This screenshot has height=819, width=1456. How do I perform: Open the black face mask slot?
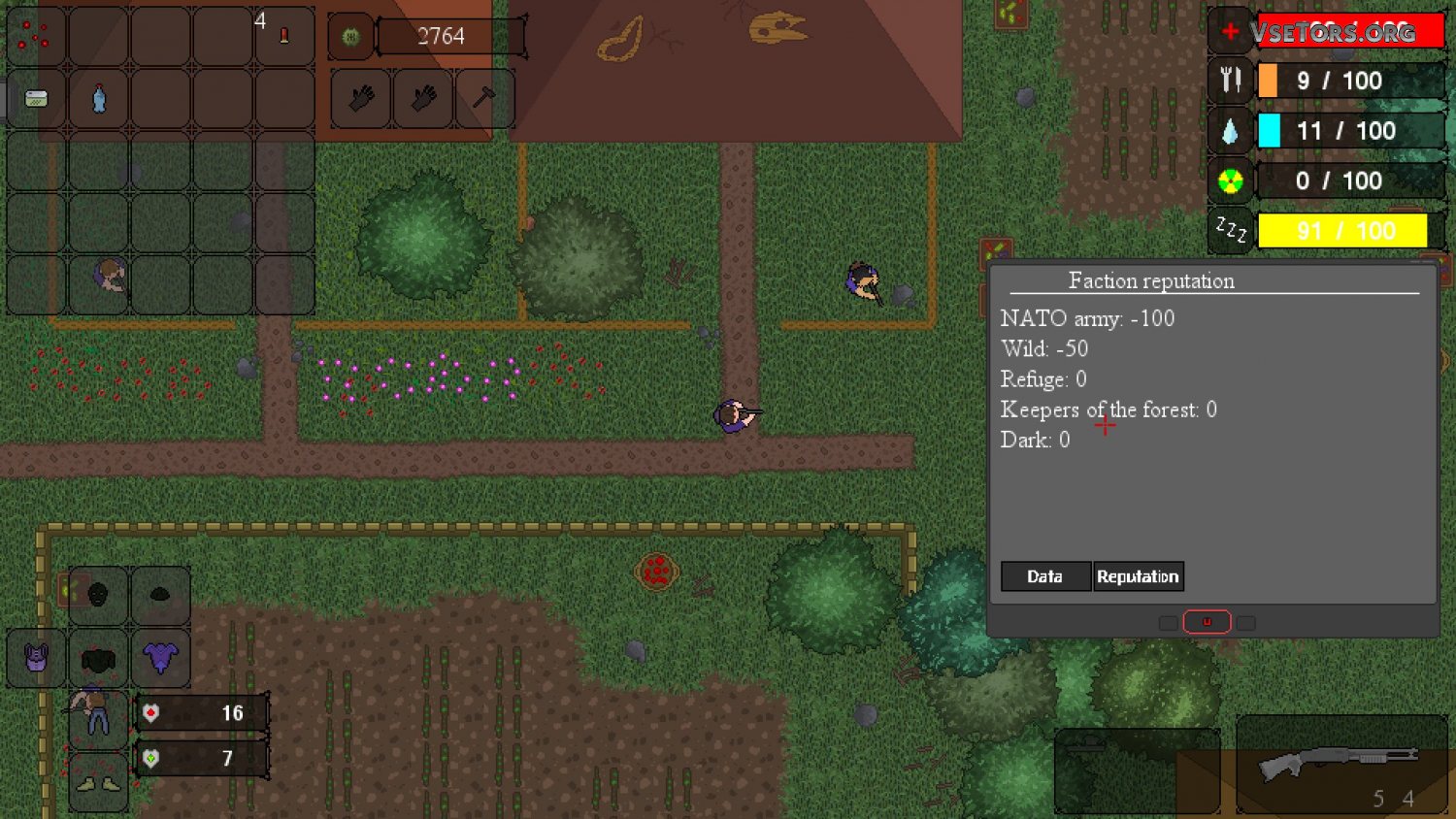click(x=98, y=595)
